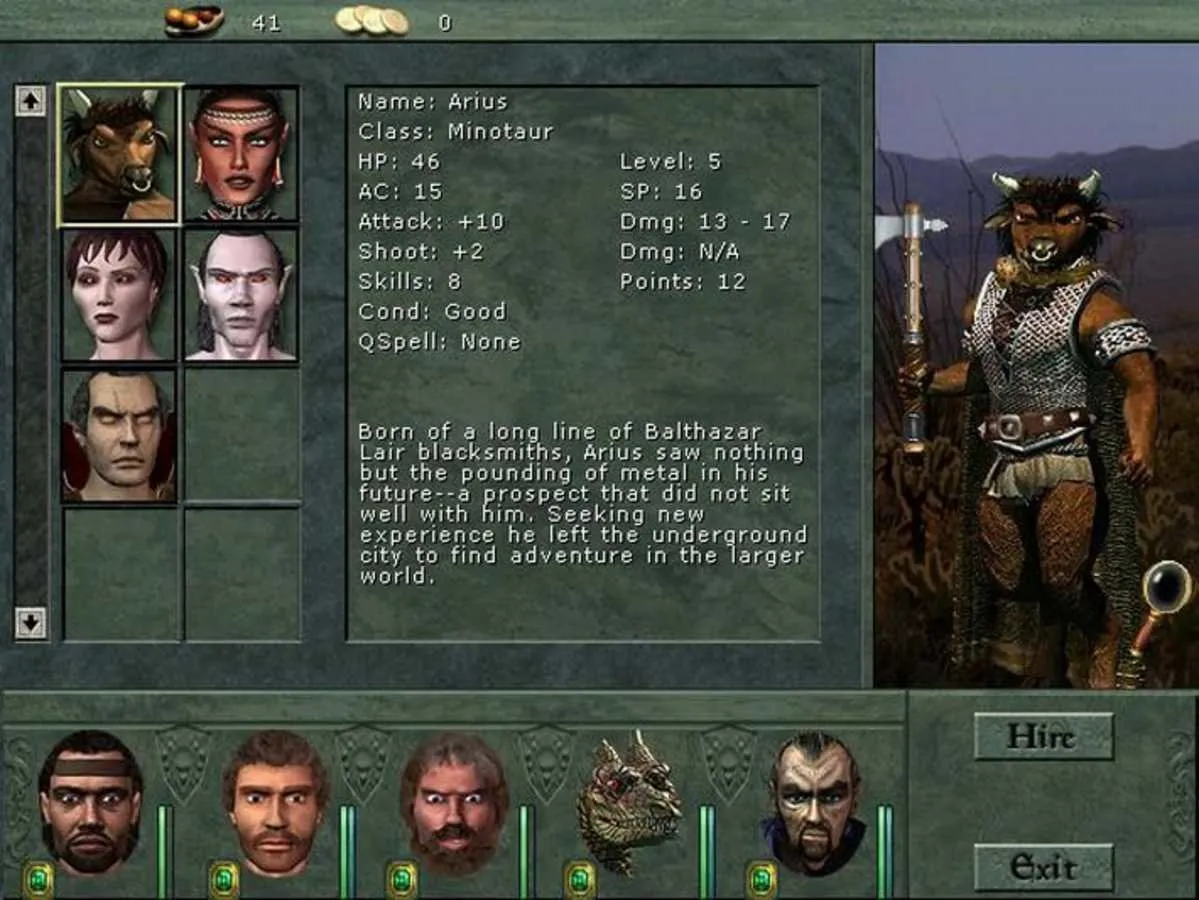Screen dimensions: 1199x900
Task: Pick the dragon party member portrait
Action: (x=630, y=802)
